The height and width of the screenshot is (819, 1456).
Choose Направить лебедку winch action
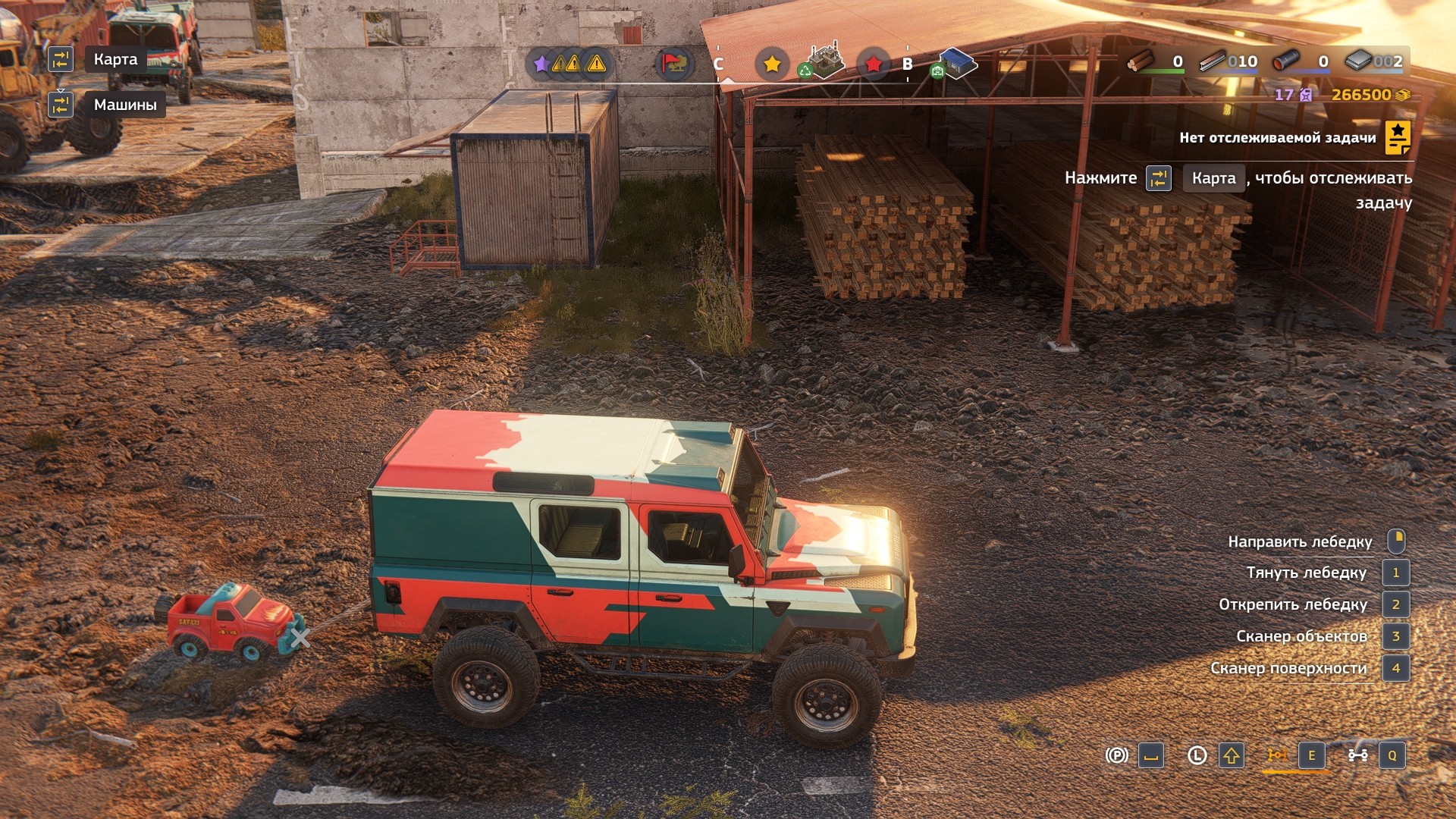pyautogui.click(x=1300, y=541)
